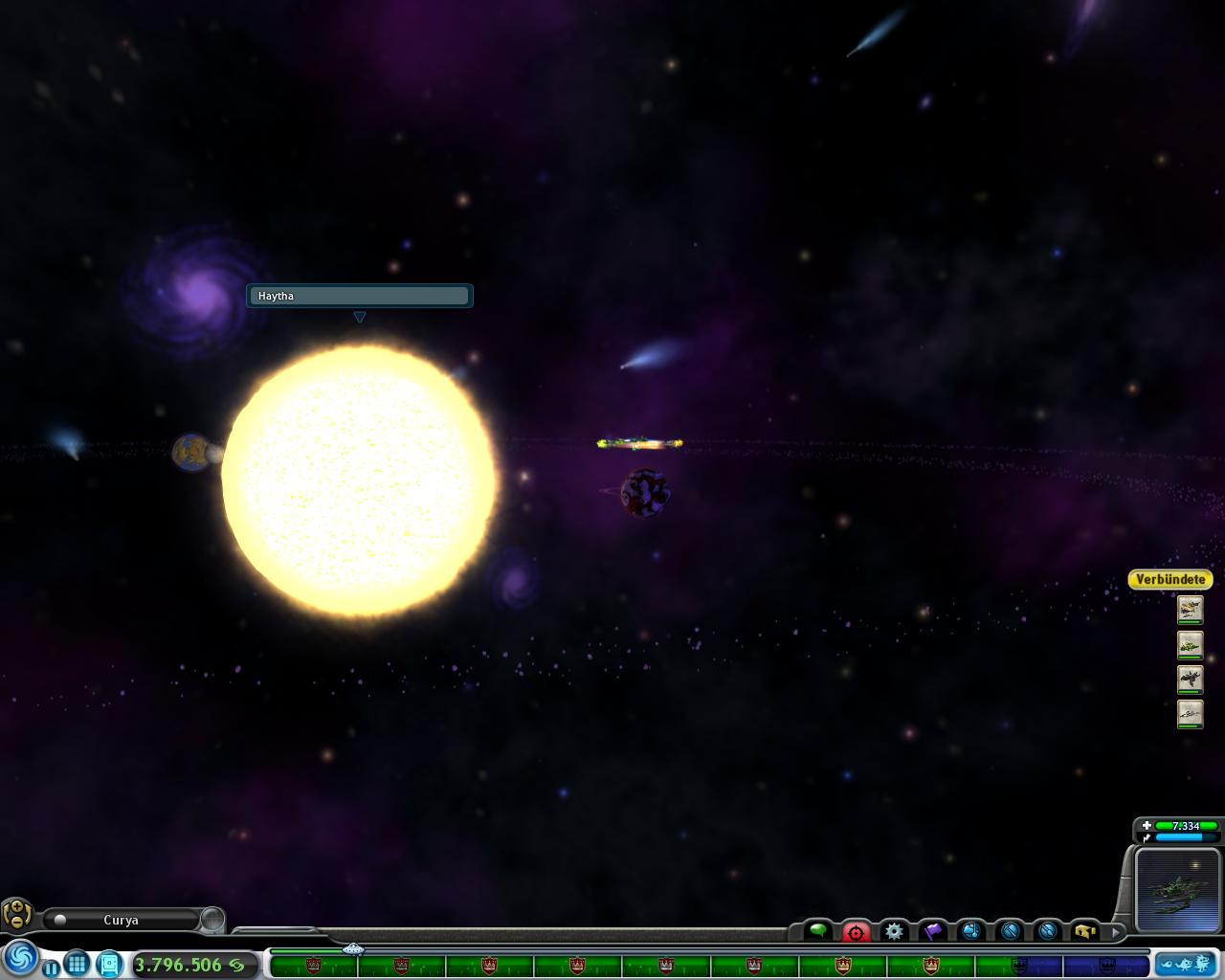Screen dimensions: 1225x980
Task: Select the black allied ship portrait
Action: (x=1190, y=680)
